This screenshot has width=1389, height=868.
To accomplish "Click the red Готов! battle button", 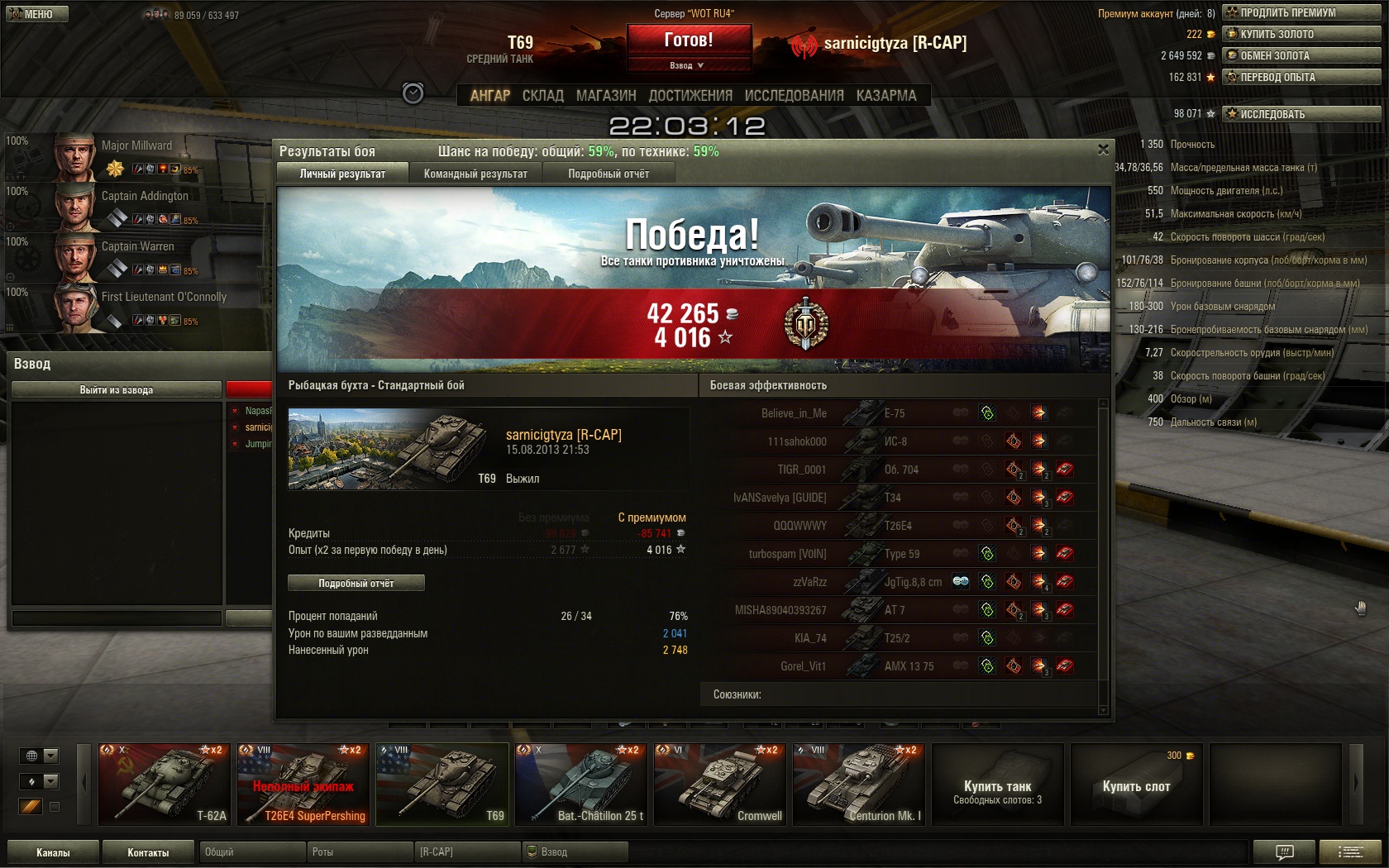I will pos(689,40).
